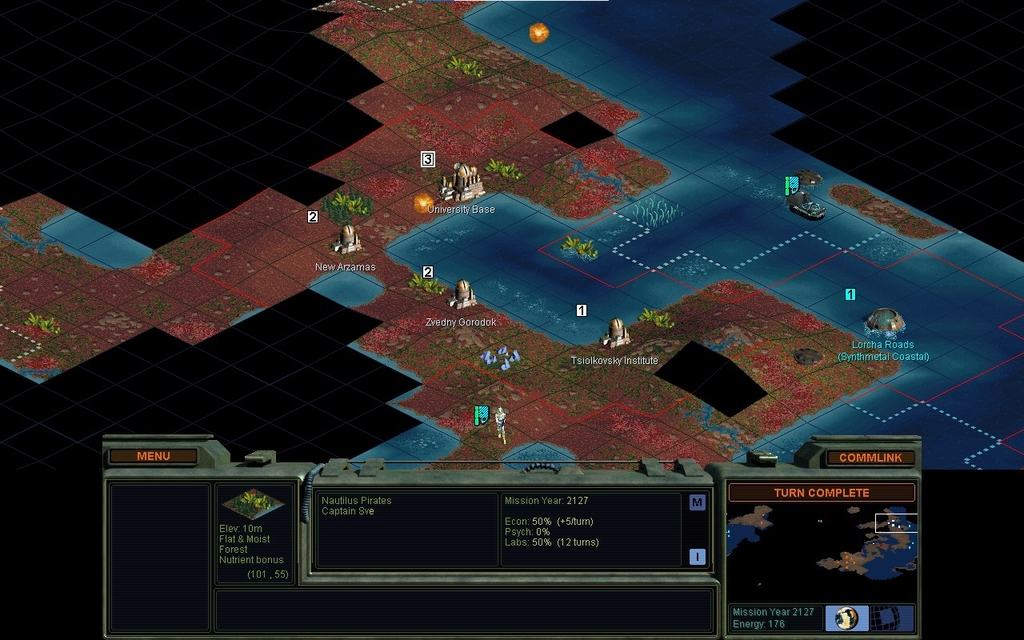End the turn with TURN COMPLETE
Viewport: 1024px width, 640px height.
[x=821, y=493]
